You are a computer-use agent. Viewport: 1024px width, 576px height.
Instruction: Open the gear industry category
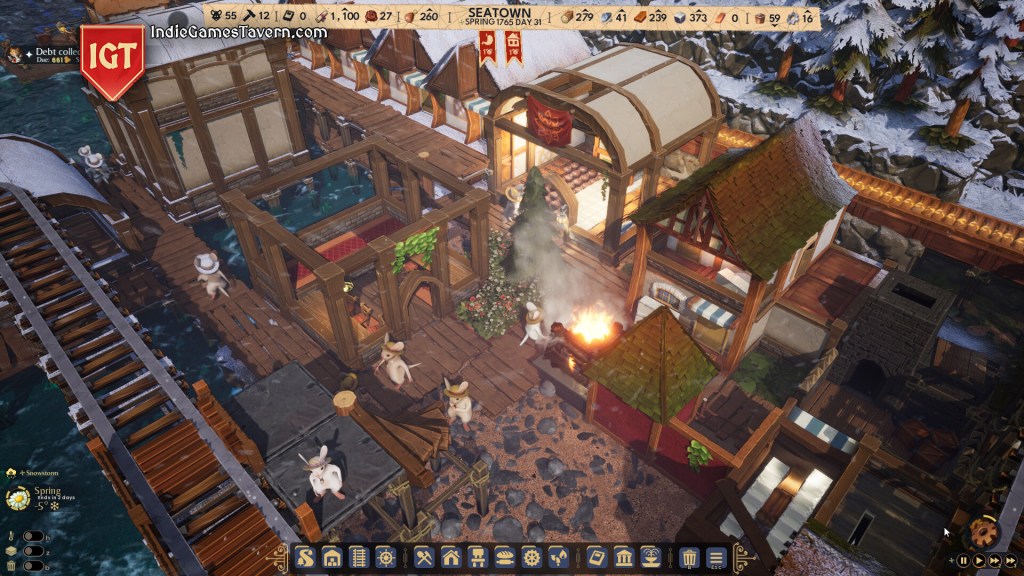coord(531,557)
